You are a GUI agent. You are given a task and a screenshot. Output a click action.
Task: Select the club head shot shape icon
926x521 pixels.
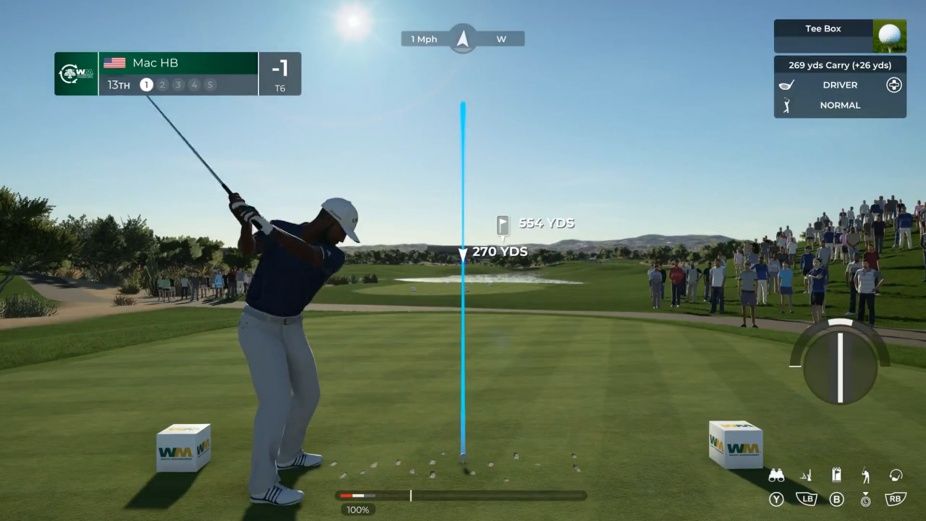pos(895,476)
